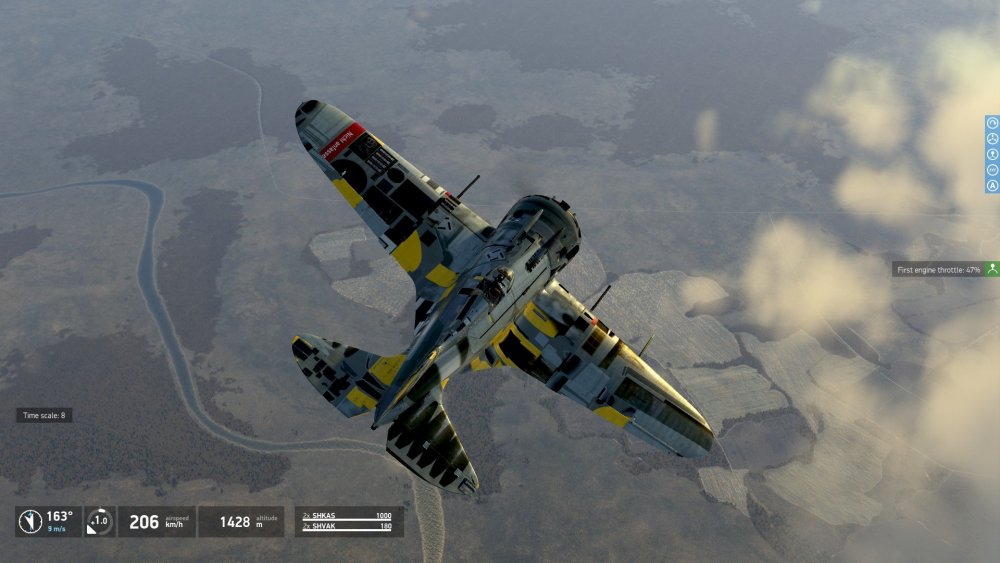Screen dimensions: 1000x563
Task: Click the compass heading icon
Action: click(32, 521)
